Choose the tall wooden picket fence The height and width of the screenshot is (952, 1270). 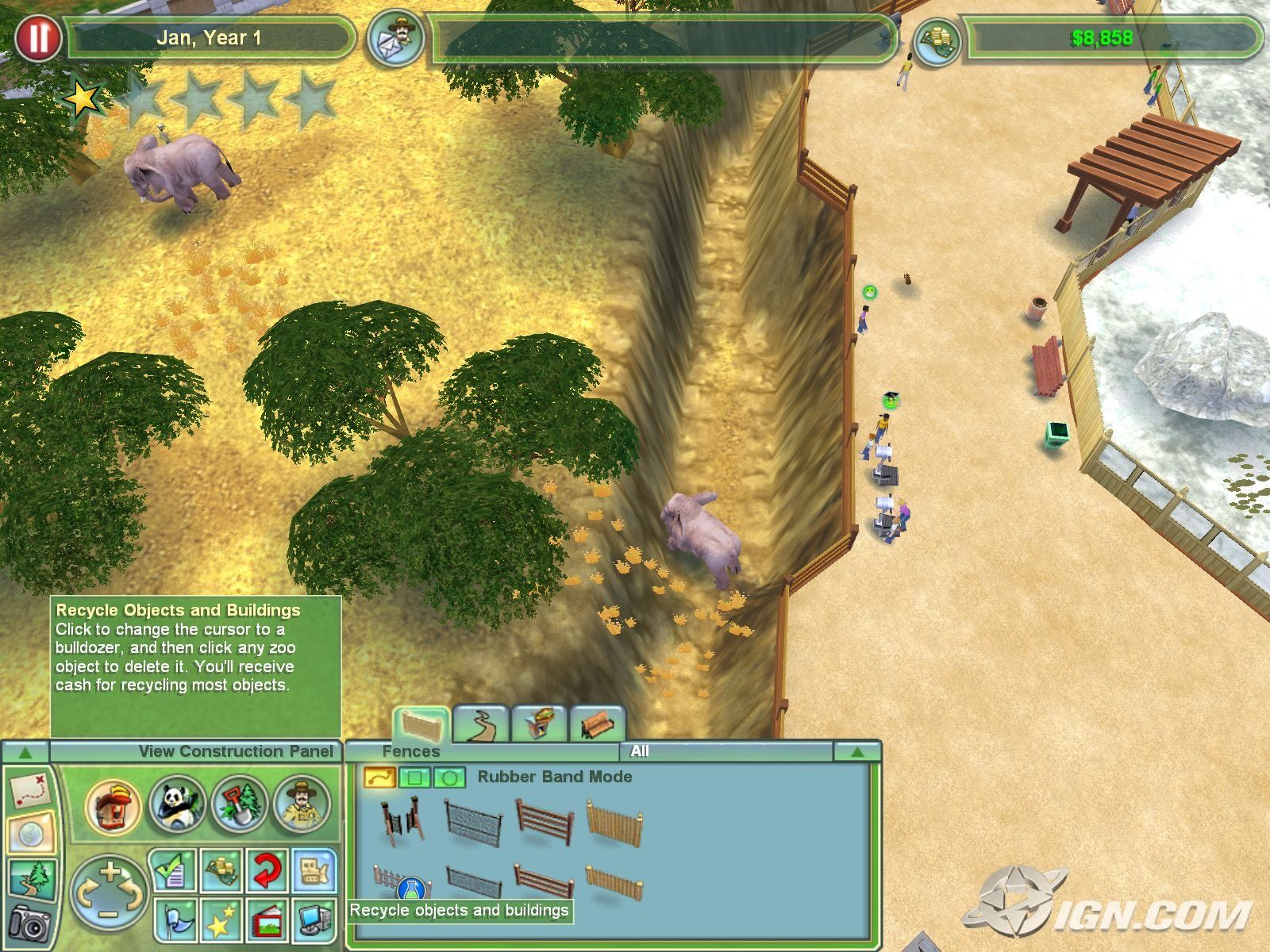[614, 823]
